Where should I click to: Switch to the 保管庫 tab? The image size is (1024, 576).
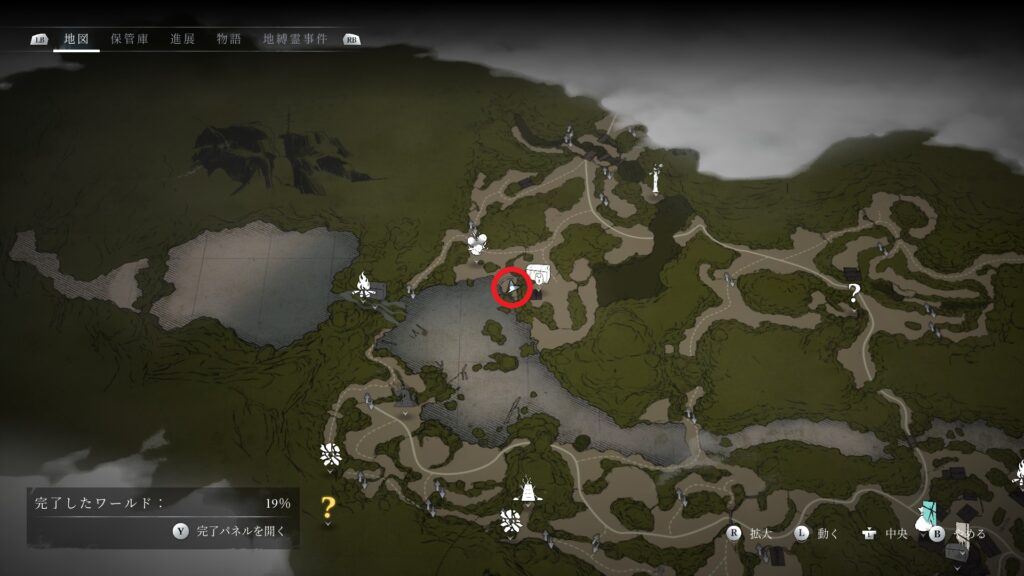click(x=129, y=39)
